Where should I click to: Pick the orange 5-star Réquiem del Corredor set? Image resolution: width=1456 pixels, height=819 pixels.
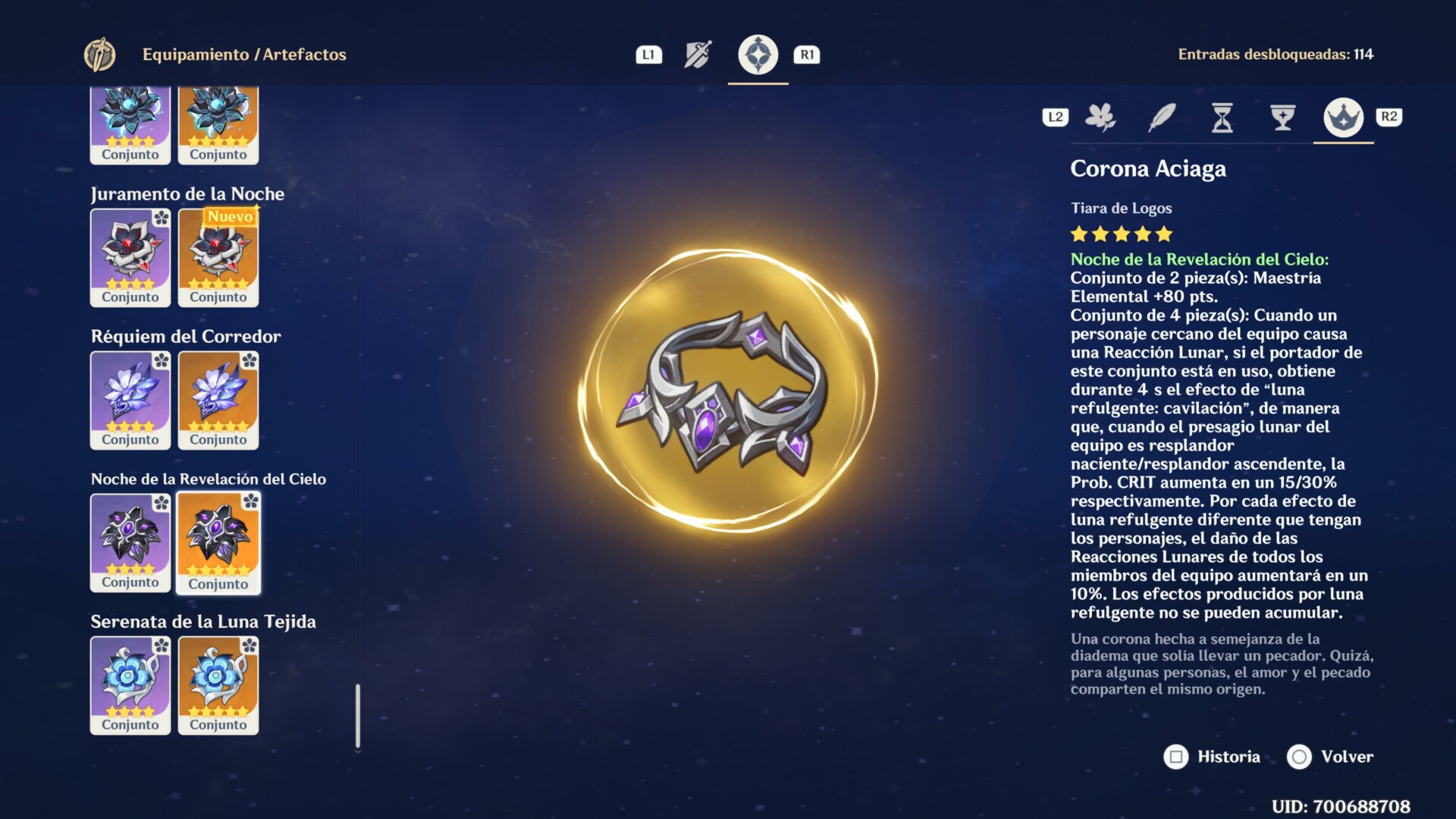[218, 400]
